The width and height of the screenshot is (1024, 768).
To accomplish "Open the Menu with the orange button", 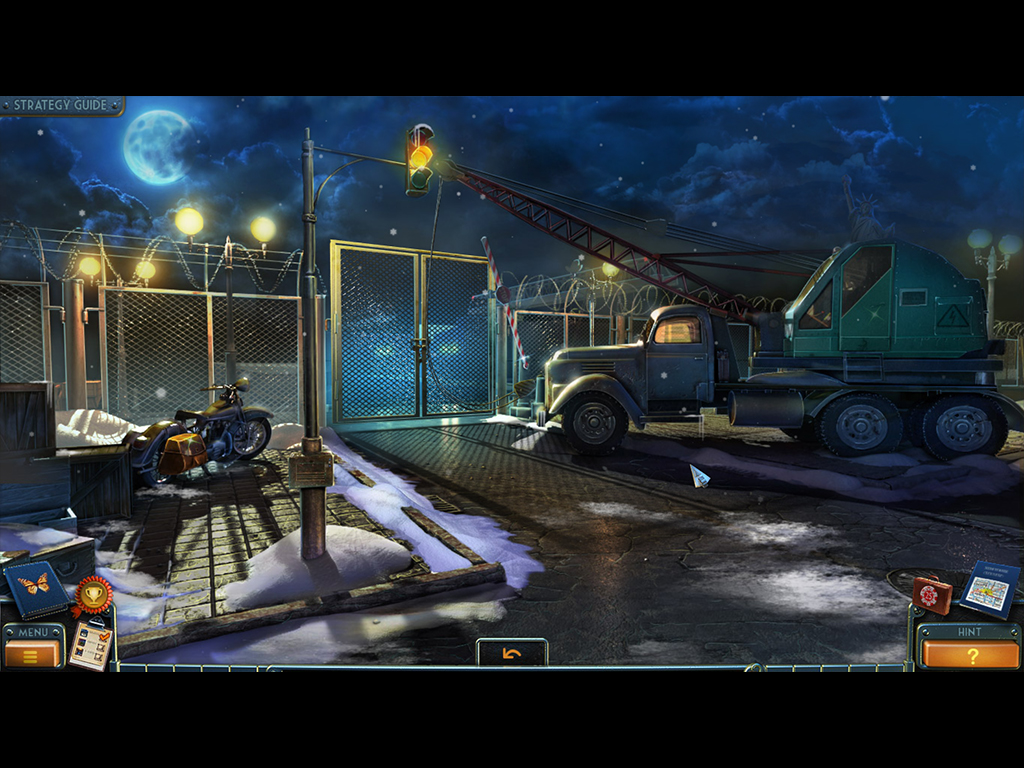I will (x=32, y=654).
